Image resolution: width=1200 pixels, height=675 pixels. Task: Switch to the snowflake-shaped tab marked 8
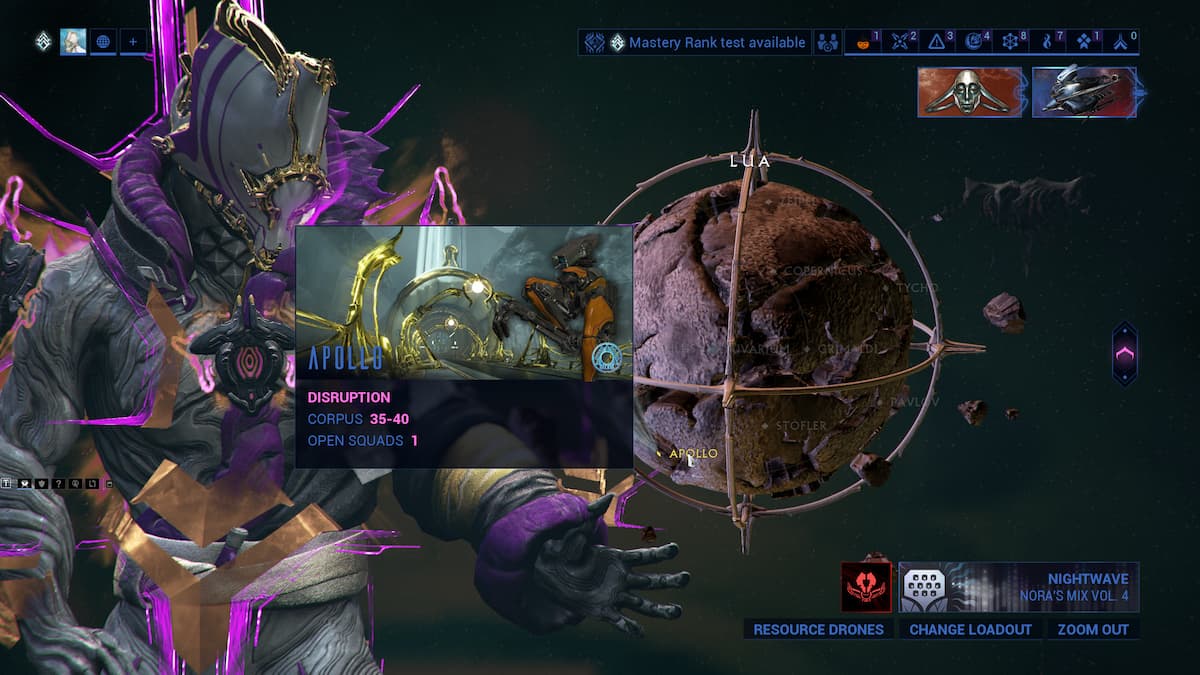coord(1013,42)
